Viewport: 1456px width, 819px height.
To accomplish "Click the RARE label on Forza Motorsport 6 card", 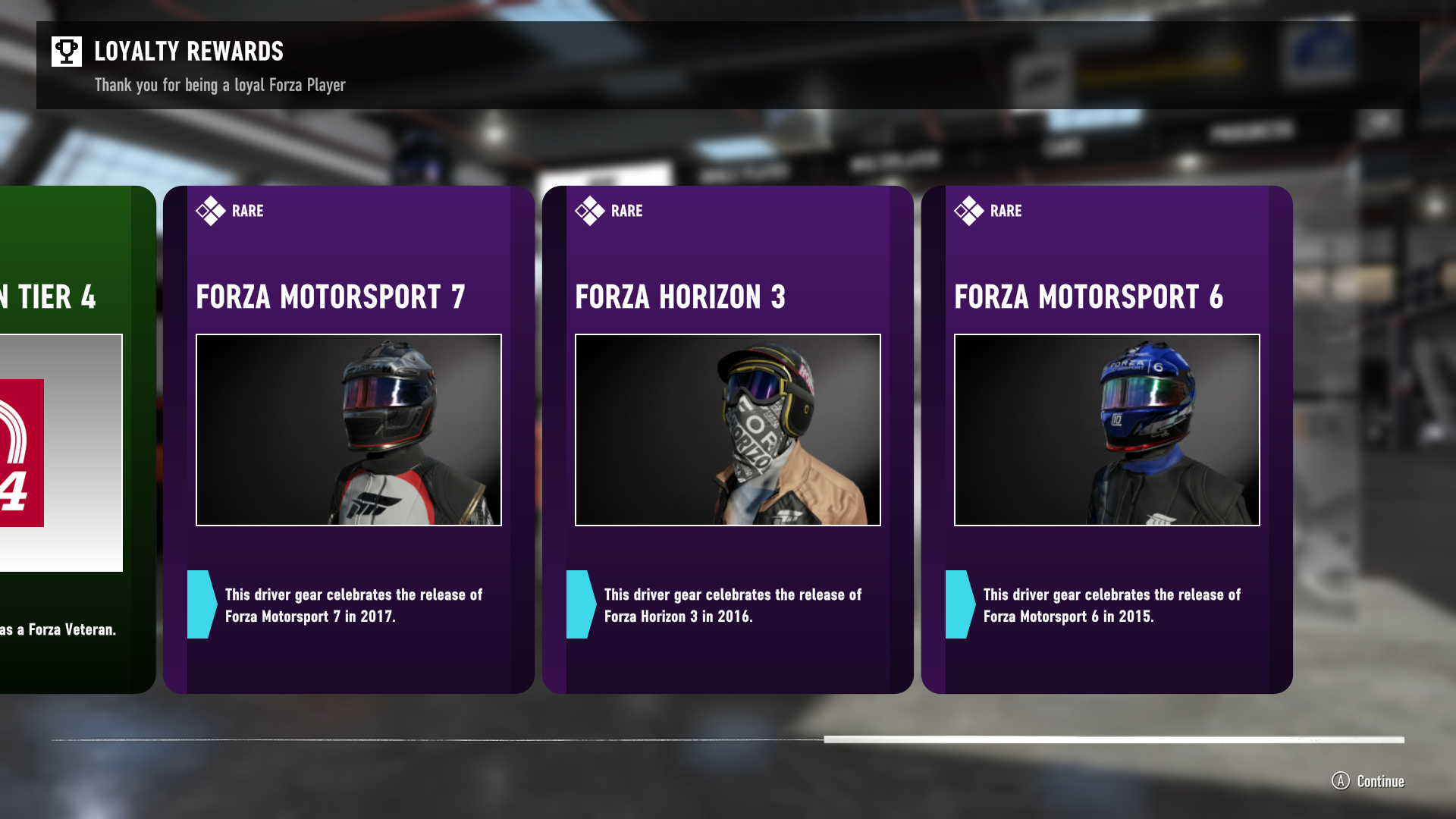I will [1008, 211].
